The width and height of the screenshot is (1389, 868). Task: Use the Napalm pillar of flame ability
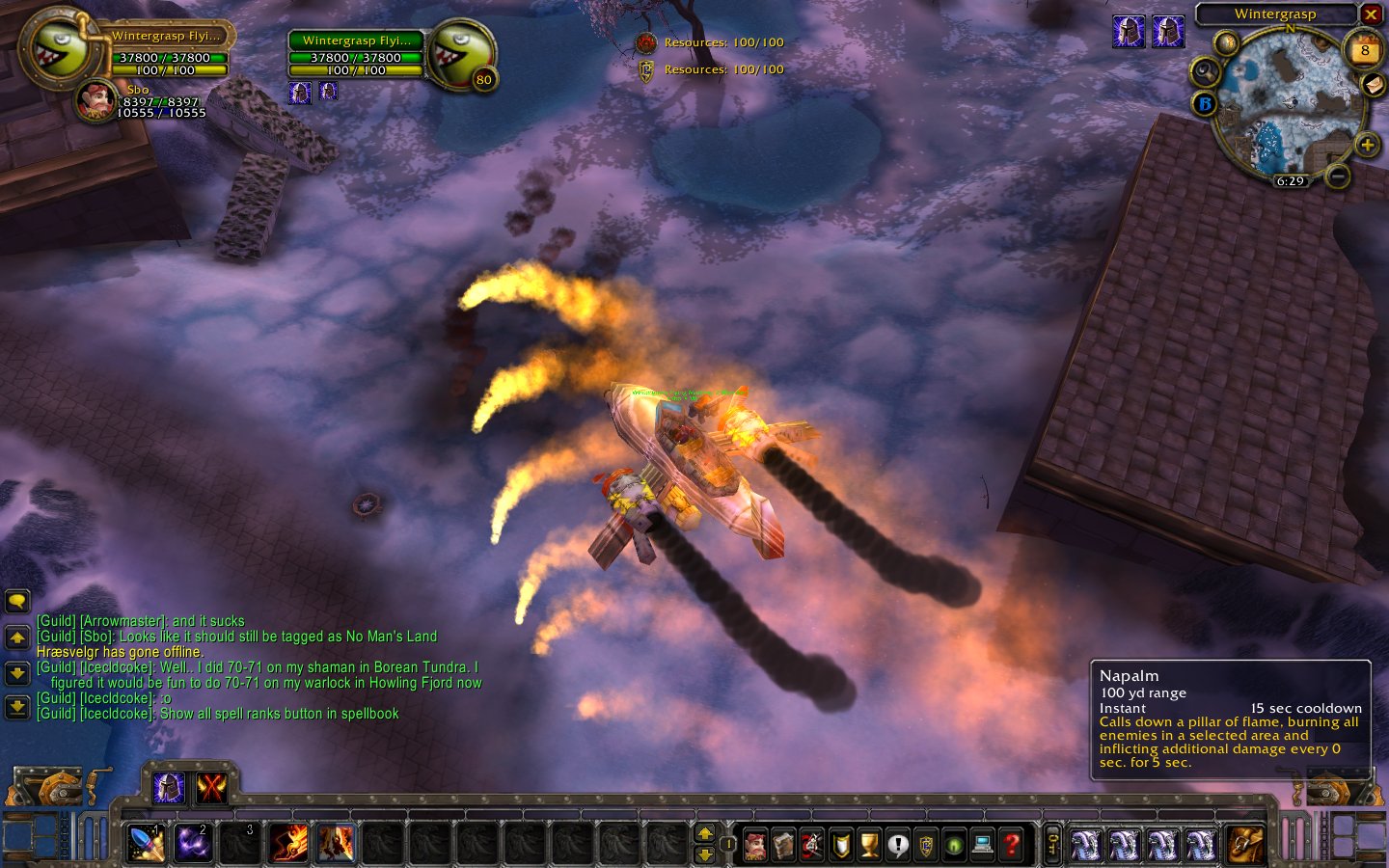[x=335, y=844]
